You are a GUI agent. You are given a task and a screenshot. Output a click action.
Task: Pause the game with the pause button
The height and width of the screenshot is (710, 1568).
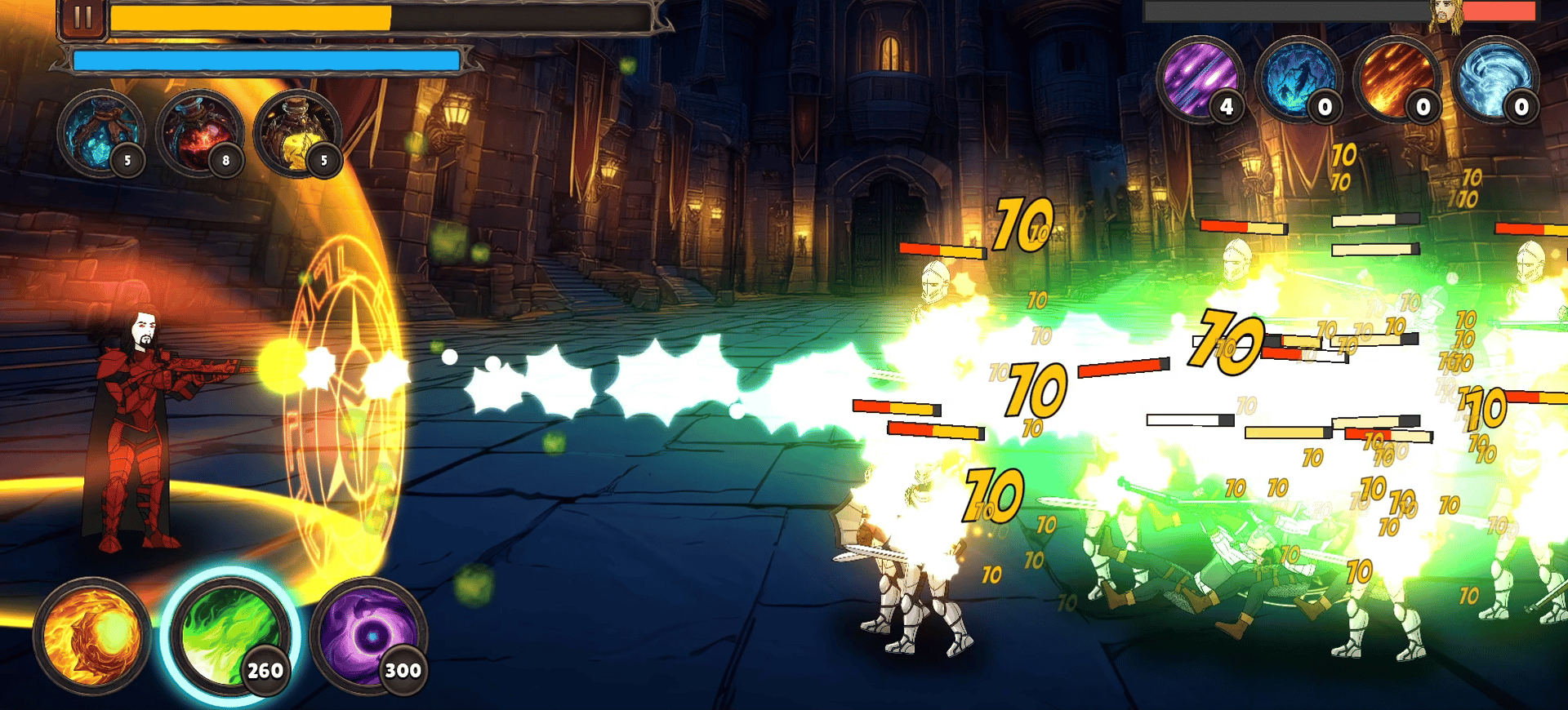(x=82, y=19)
